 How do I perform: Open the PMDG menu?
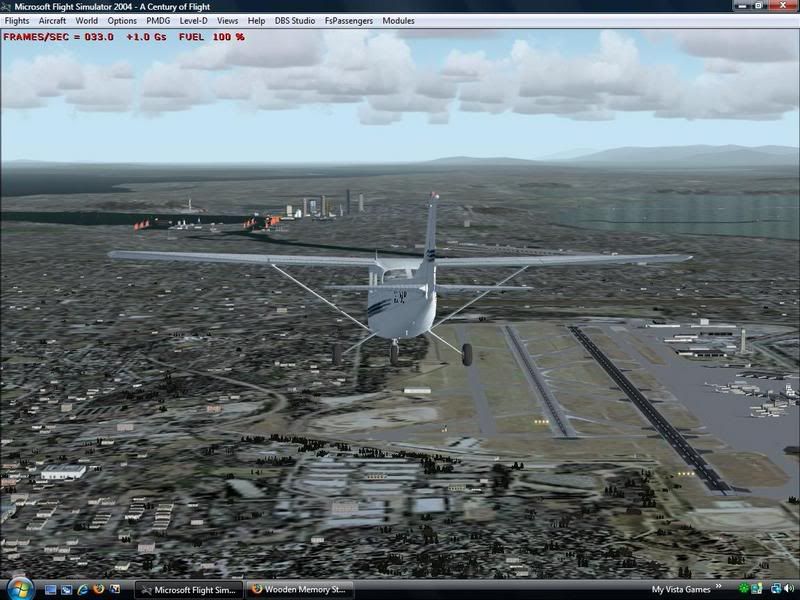click(158, 20)
